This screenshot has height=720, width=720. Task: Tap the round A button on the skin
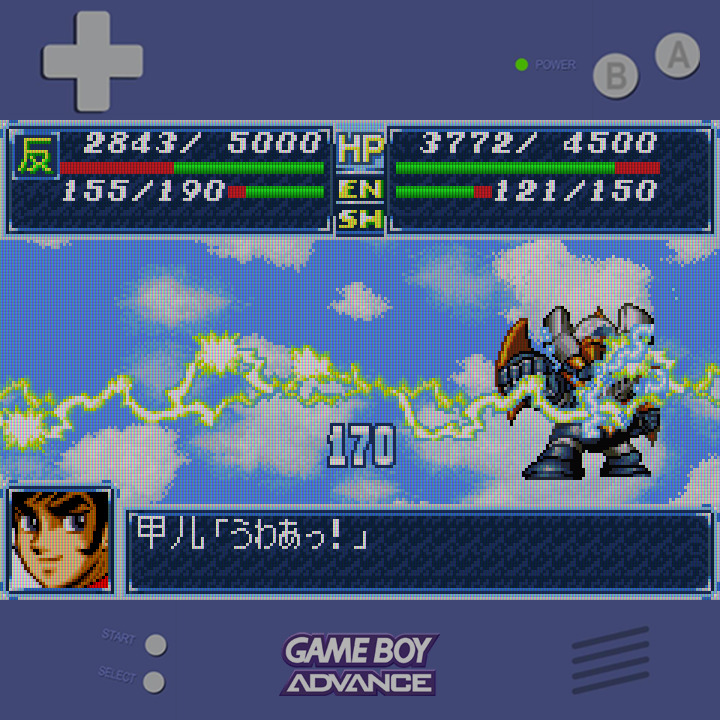pyautogui.click(x=677, y=56)
